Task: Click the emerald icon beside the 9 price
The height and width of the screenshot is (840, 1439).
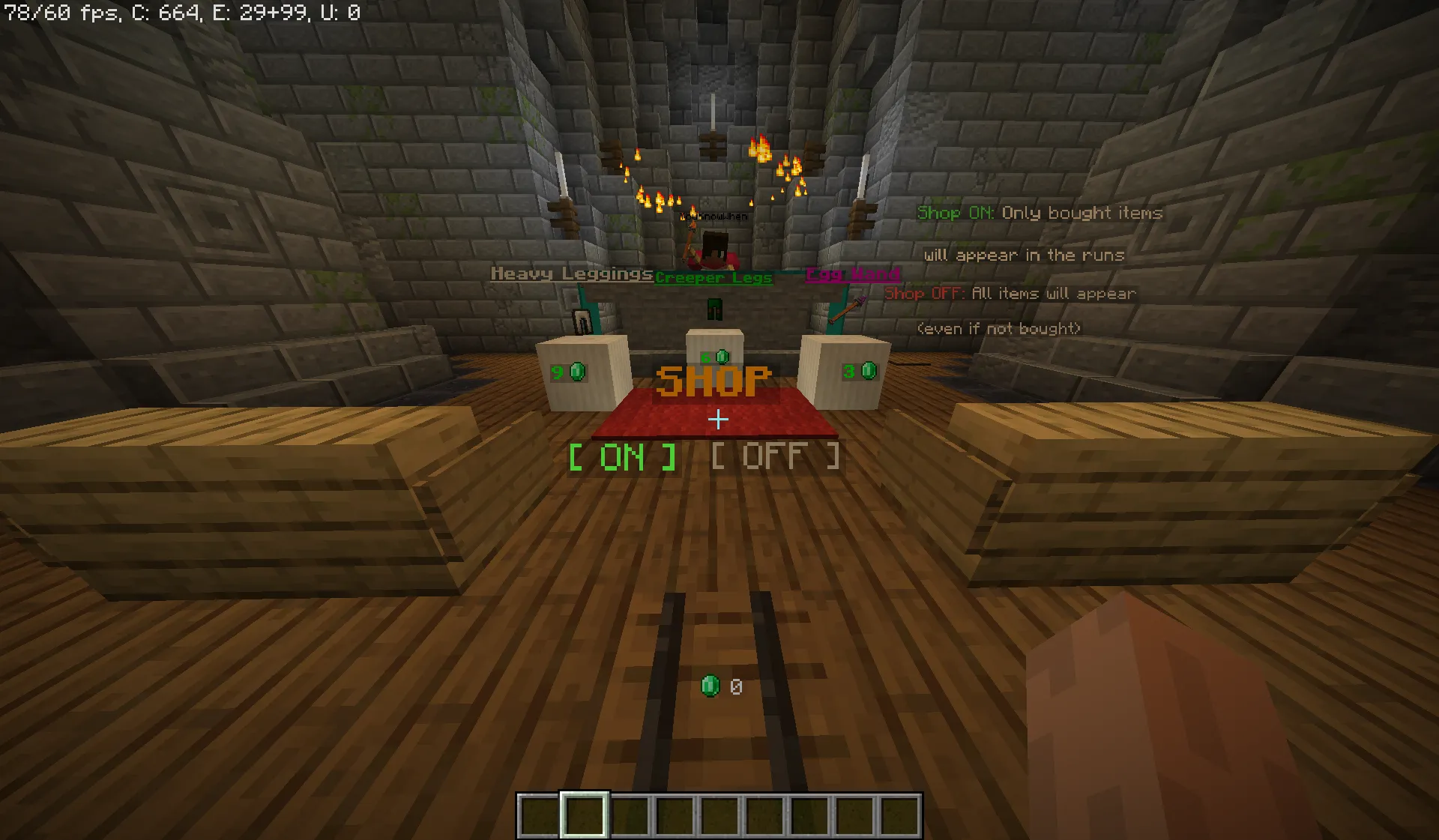Action: click(x=576, y=372)
